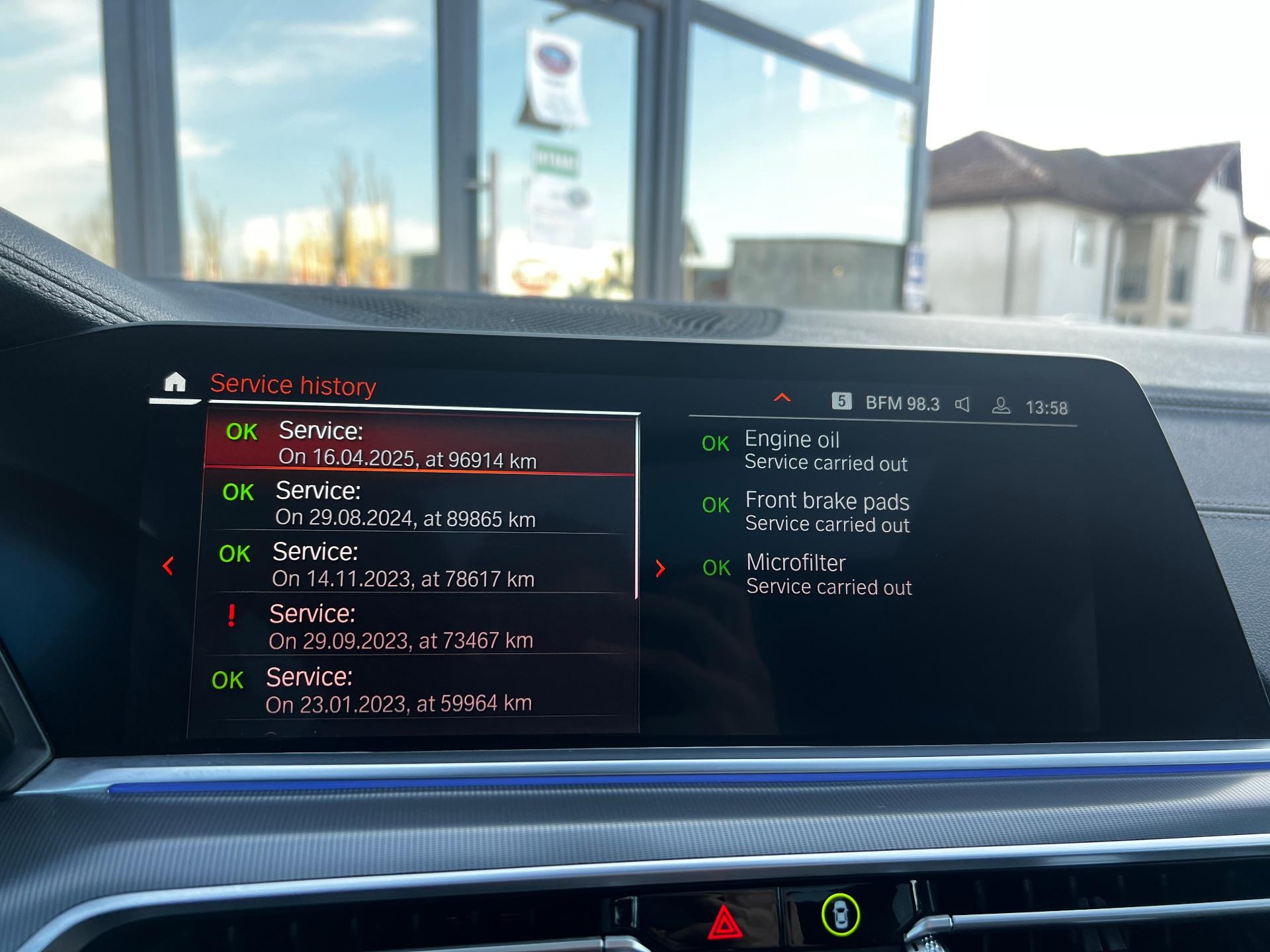Screen dimensions: 1270x952
Task: Open the driver profile icon
Action: click(1001, 406)
